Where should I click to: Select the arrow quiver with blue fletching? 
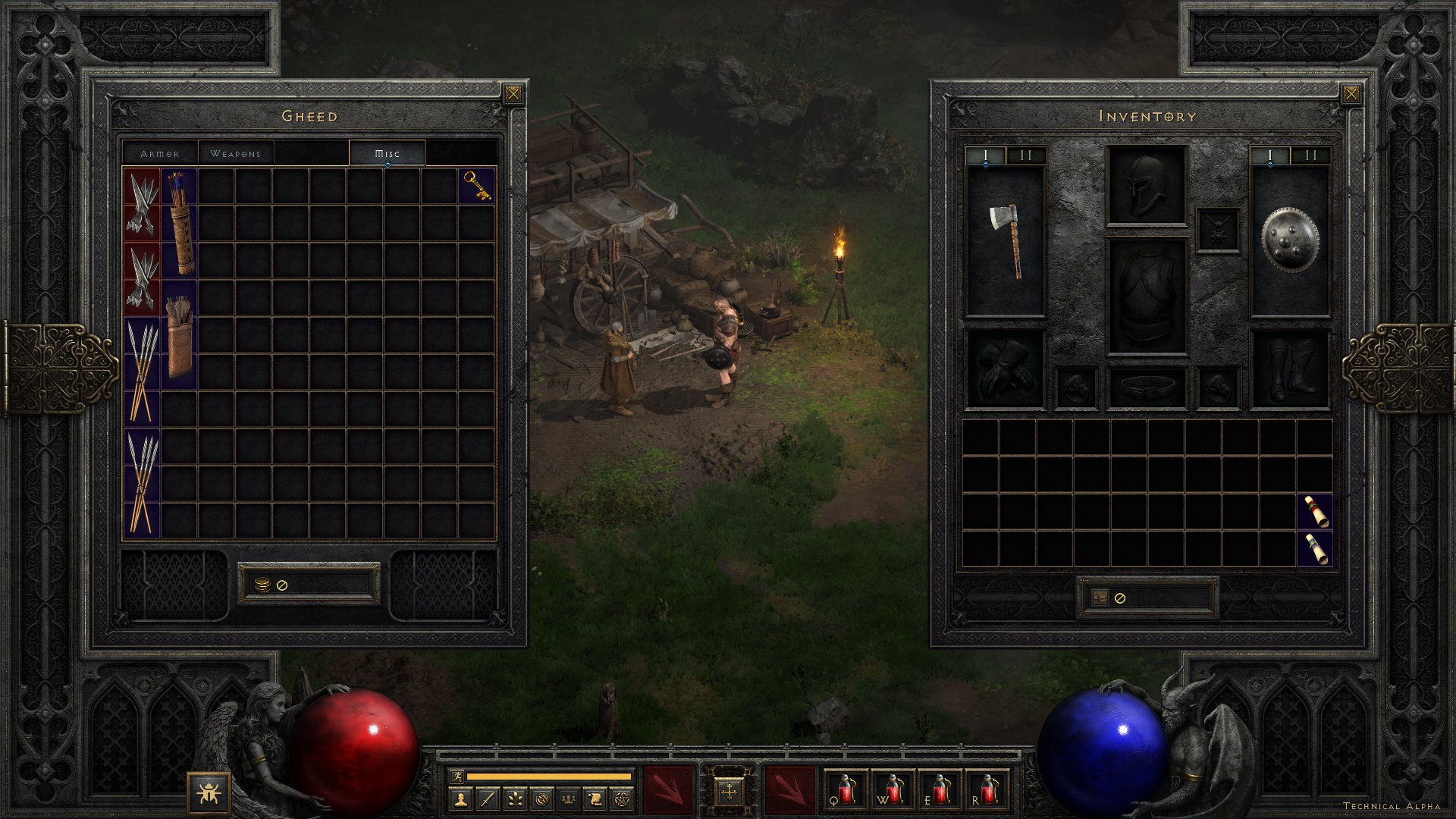pyautogui.click(x=179, y=221)
